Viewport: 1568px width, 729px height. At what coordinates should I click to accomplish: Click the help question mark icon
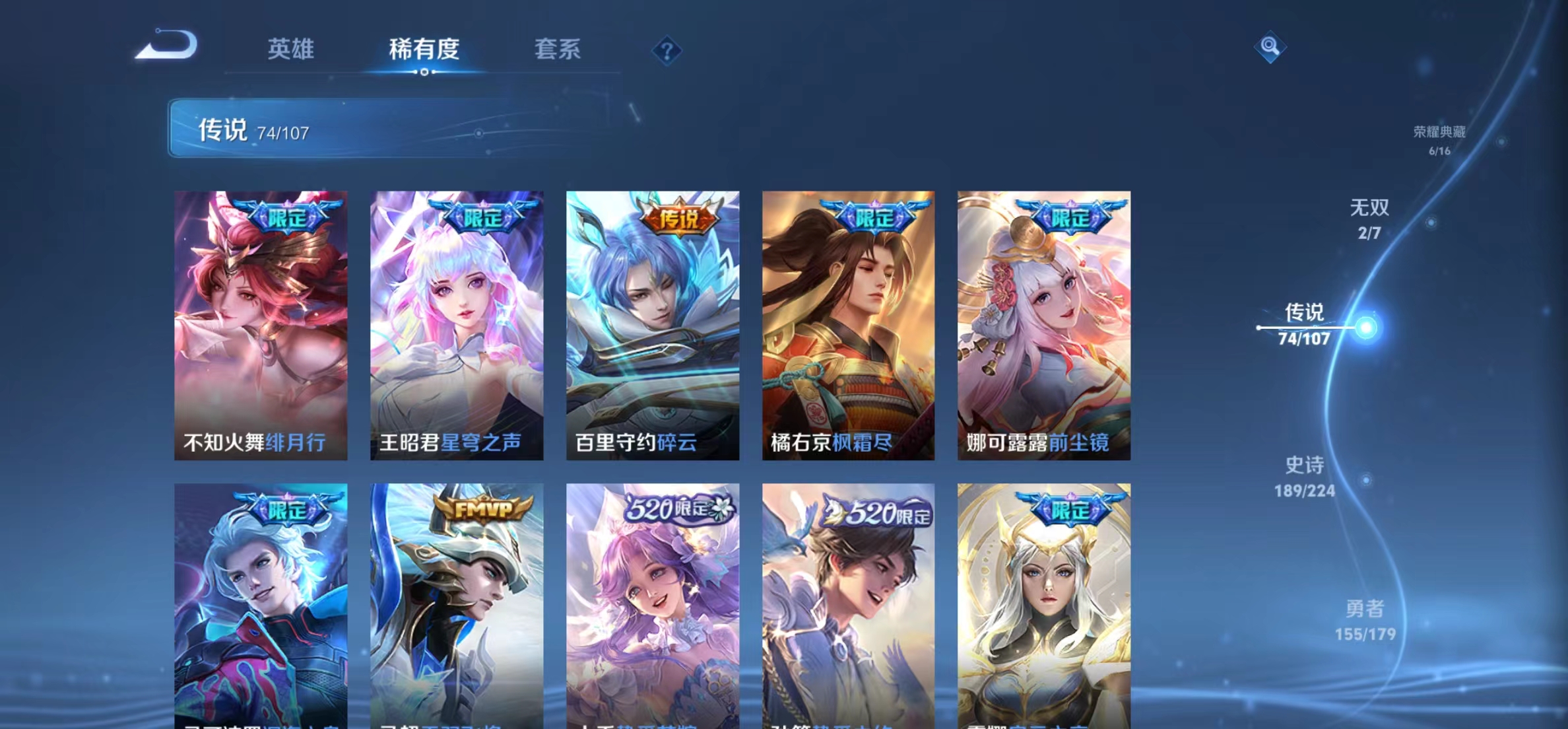click(668, 50)
